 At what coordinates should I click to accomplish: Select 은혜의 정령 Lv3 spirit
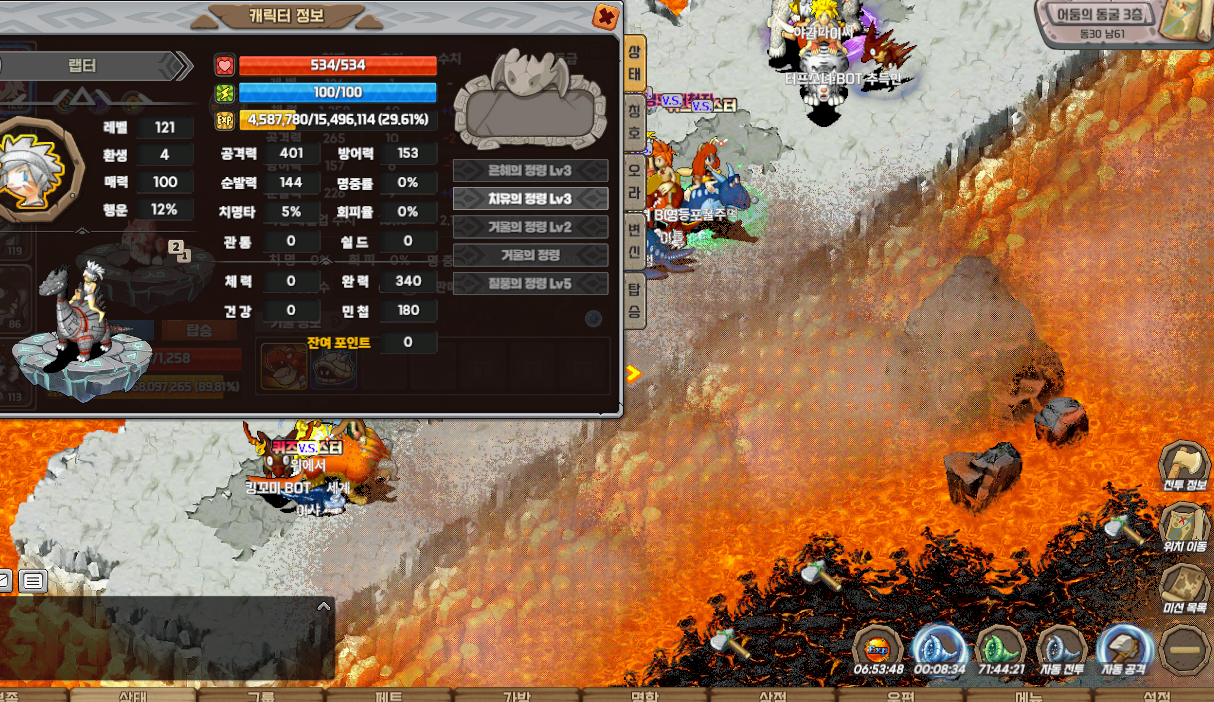(x=530, y=171)
